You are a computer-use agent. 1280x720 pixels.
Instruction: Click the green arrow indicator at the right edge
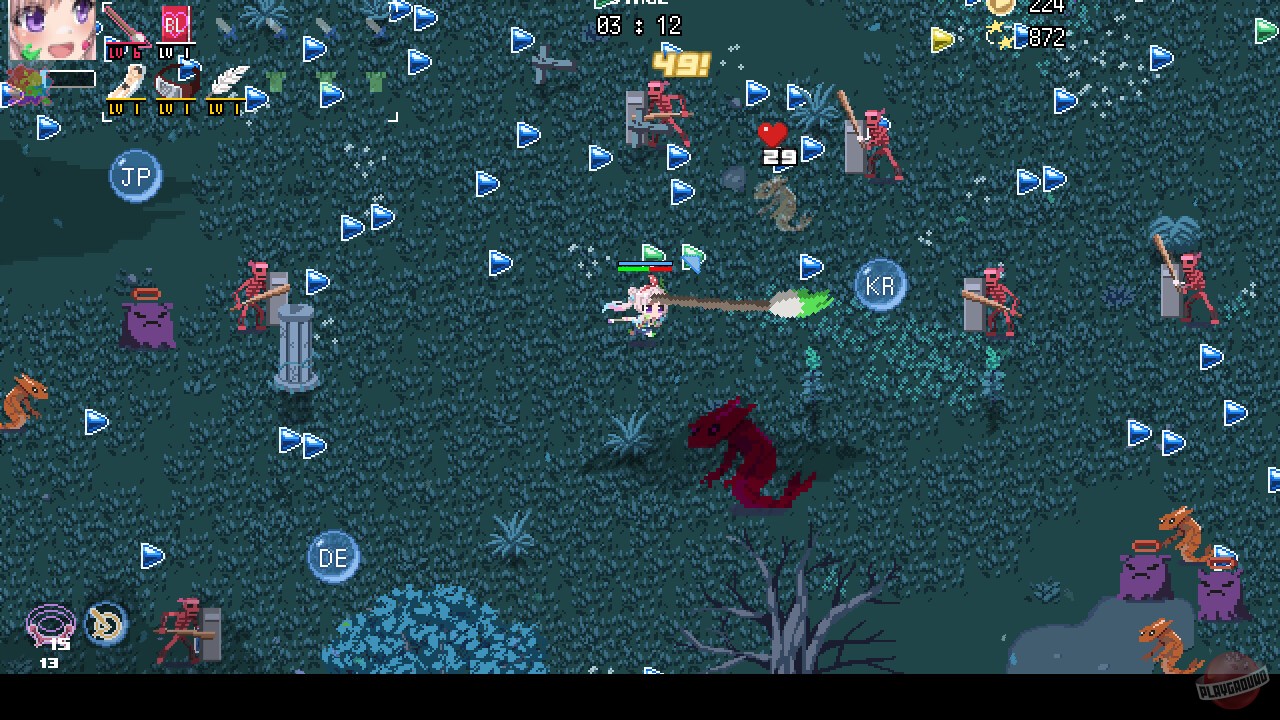click(1266, 30)
